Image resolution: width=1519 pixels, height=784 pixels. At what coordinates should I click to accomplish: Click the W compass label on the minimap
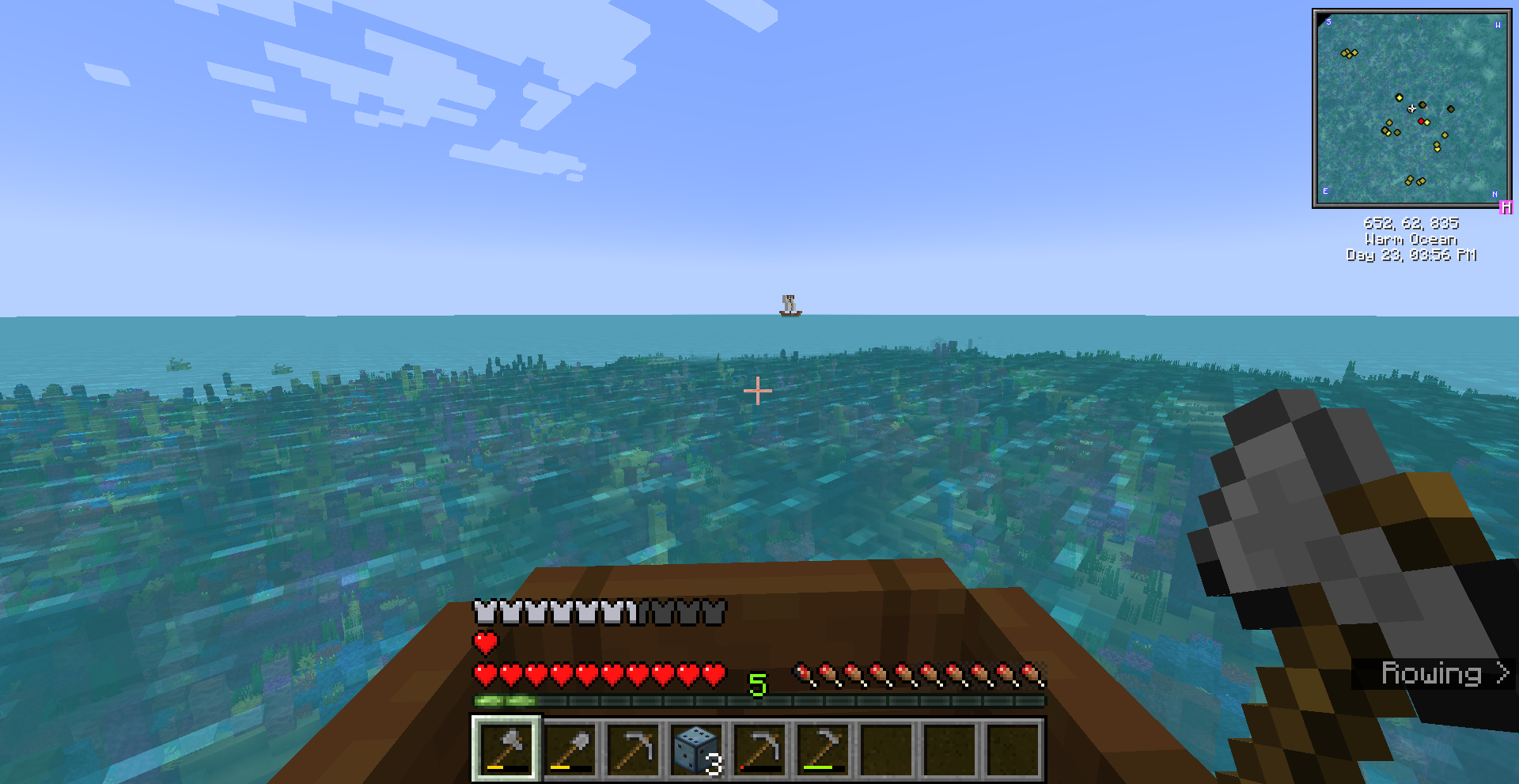[x=1498, y=26]
